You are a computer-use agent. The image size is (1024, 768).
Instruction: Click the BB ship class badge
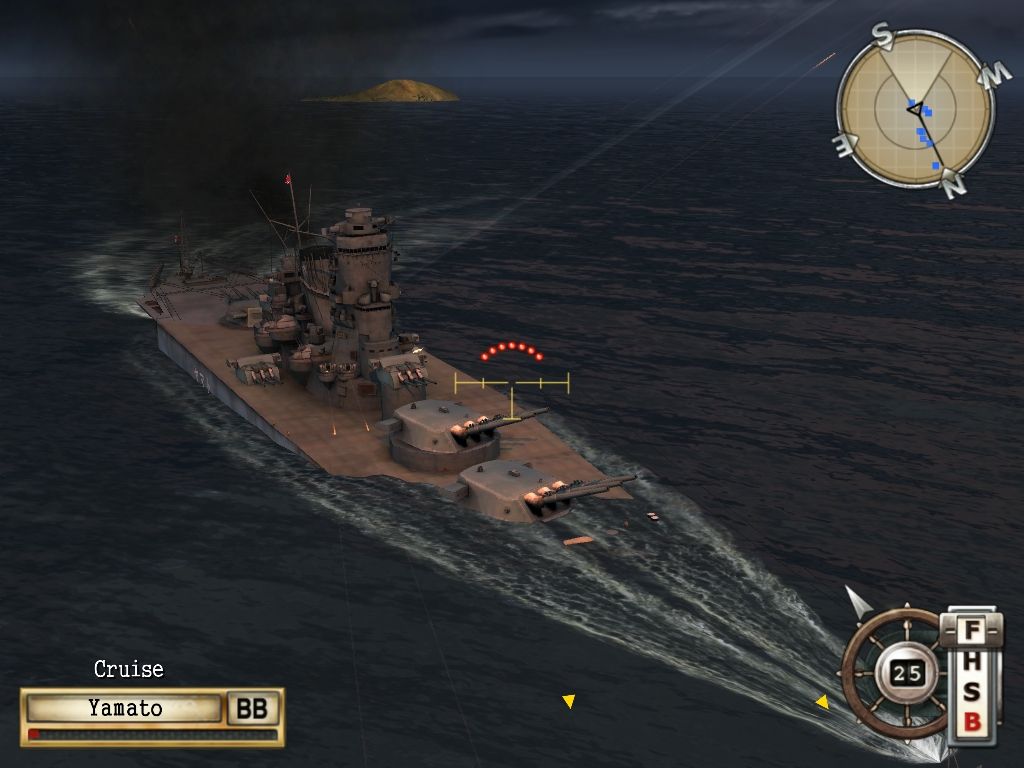click(x=251, y=709)
